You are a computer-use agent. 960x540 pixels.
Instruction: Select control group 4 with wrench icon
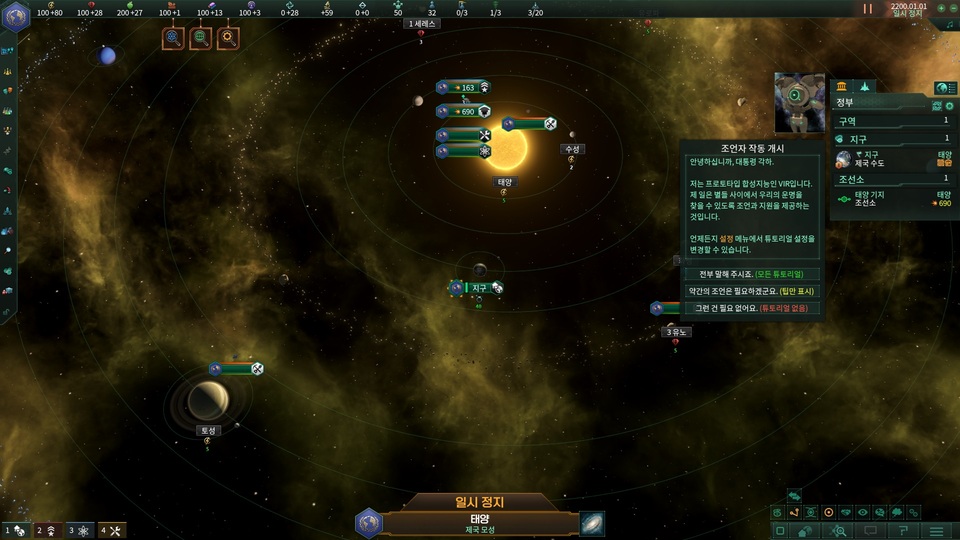[x=112, y=530]
